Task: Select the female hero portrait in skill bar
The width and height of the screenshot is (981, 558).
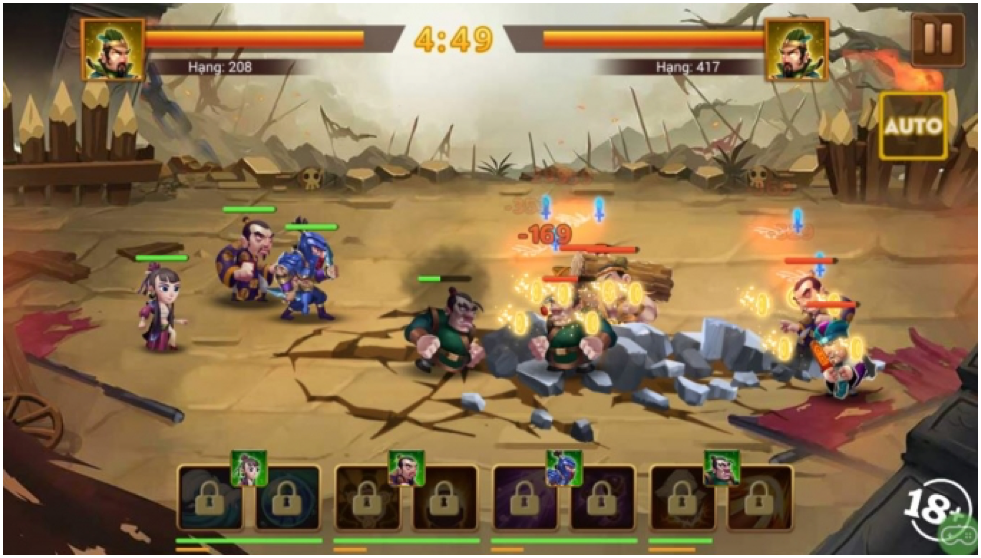Action: point(249,467)
